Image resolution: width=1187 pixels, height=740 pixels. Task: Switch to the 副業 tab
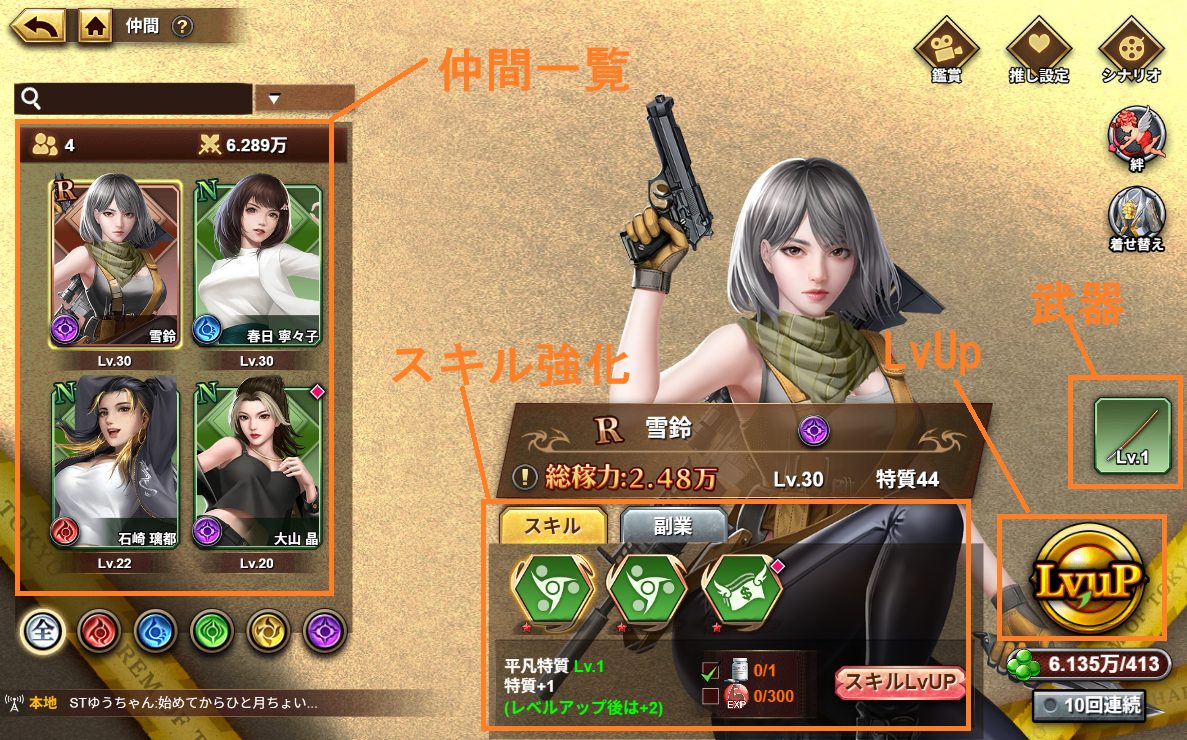pyautogui.click(x=673, y=526)
